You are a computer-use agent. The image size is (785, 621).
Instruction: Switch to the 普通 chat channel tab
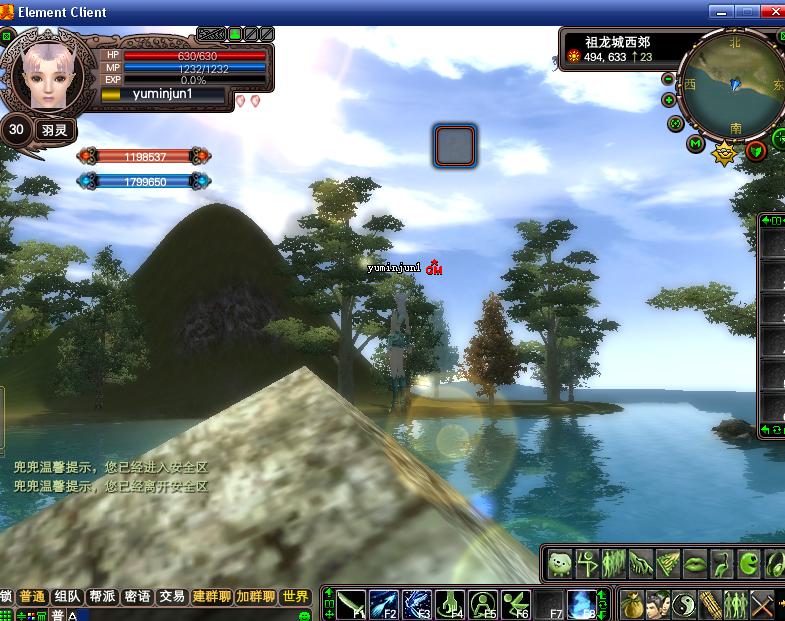(32, 597)
